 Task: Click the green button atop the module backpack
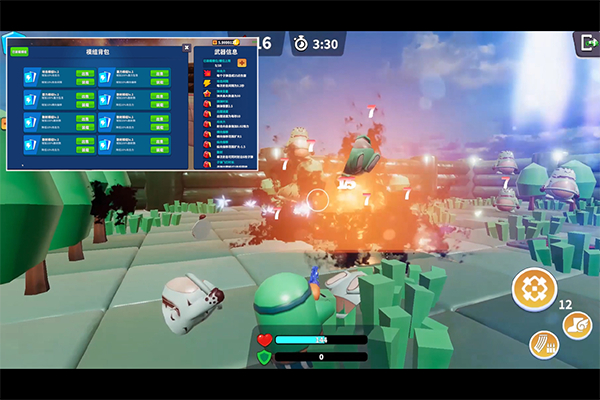coord(19,50)
